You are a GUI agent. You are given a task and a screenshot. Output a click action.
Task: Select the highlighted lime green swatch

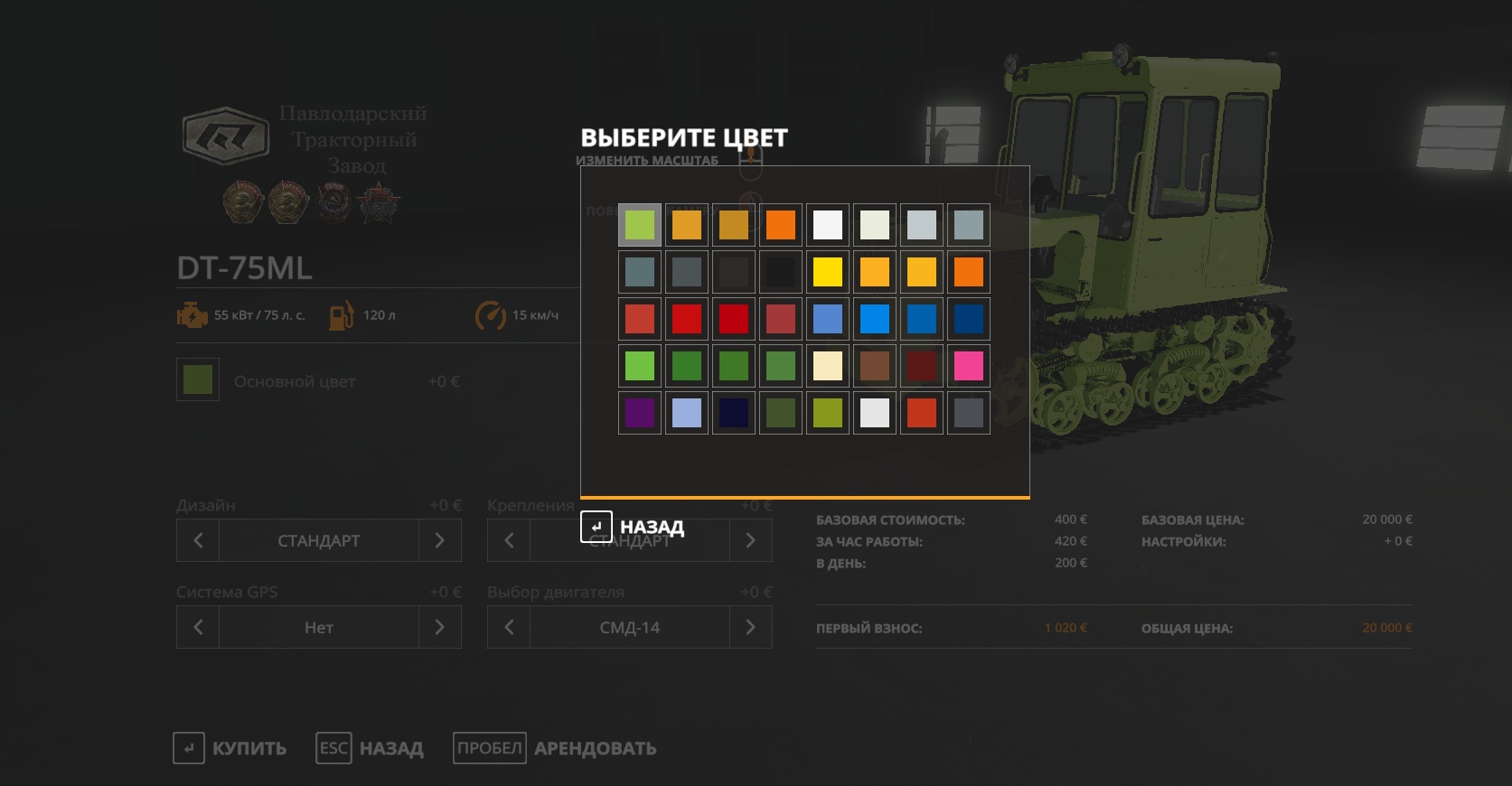pos(640,225)
